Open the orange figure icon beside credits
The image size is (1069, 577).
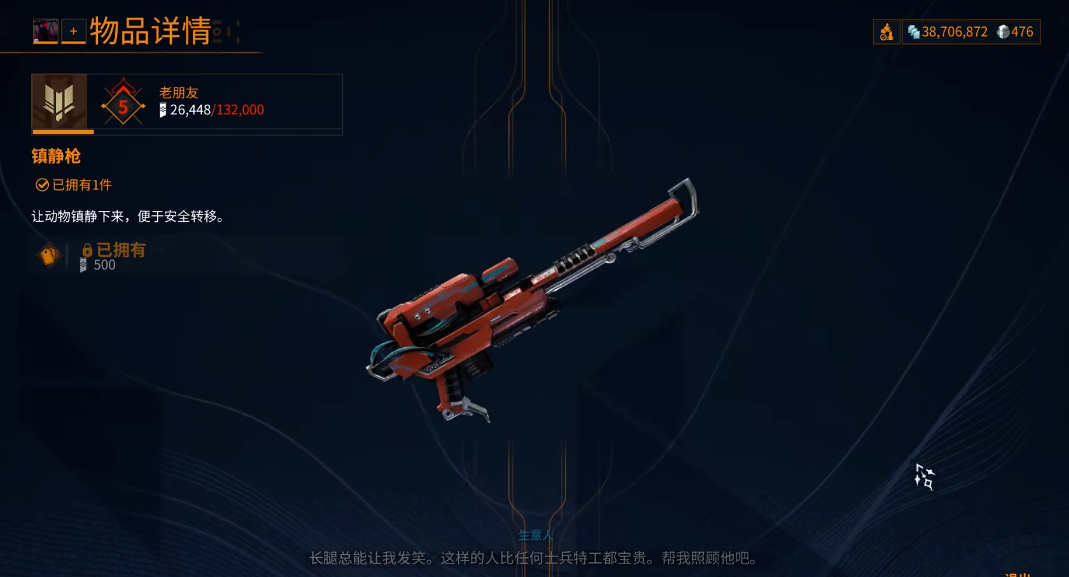tap(886, 32)
